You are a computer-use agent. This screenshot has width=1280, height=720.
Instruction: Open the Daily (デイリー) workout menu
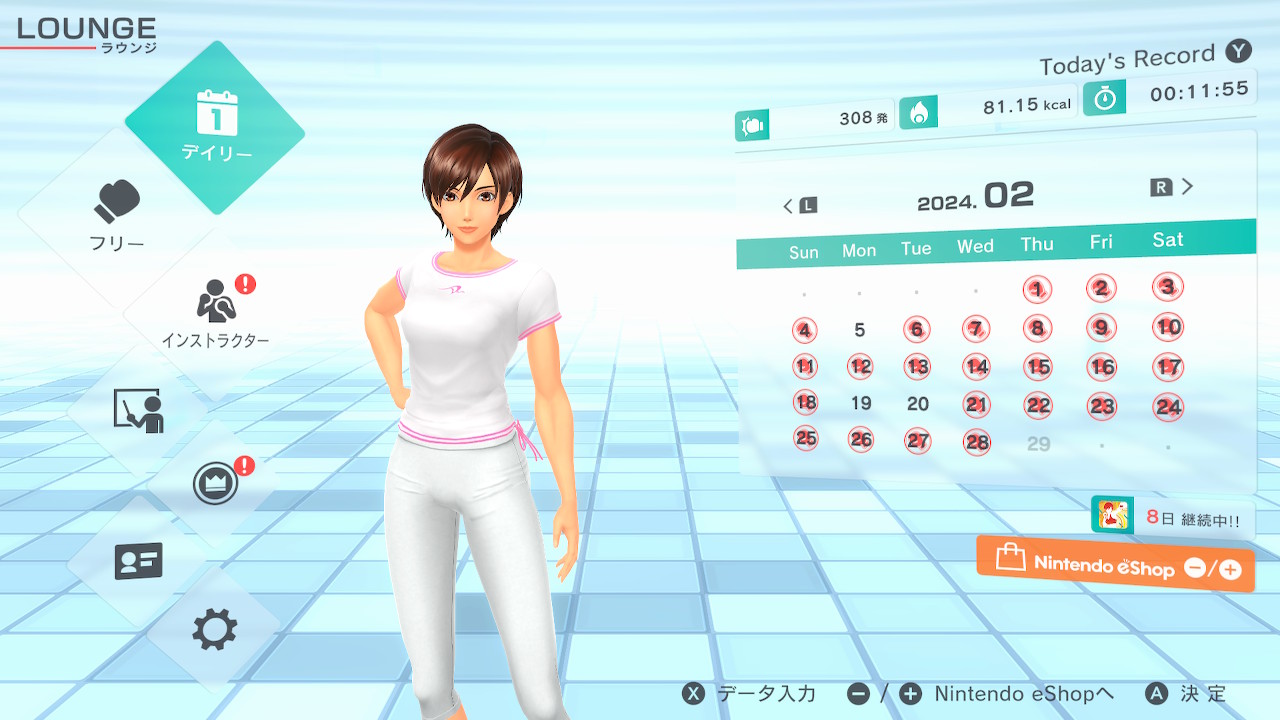[215, 127]
